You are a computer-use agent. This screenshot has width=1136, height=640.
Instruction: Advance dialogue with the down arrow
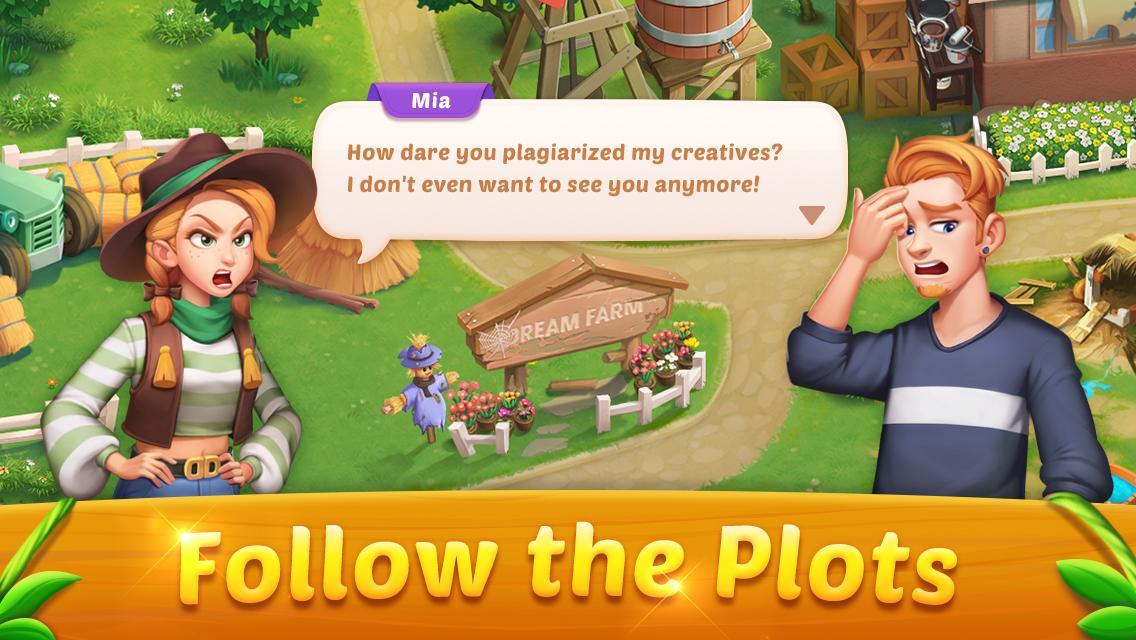811,215
